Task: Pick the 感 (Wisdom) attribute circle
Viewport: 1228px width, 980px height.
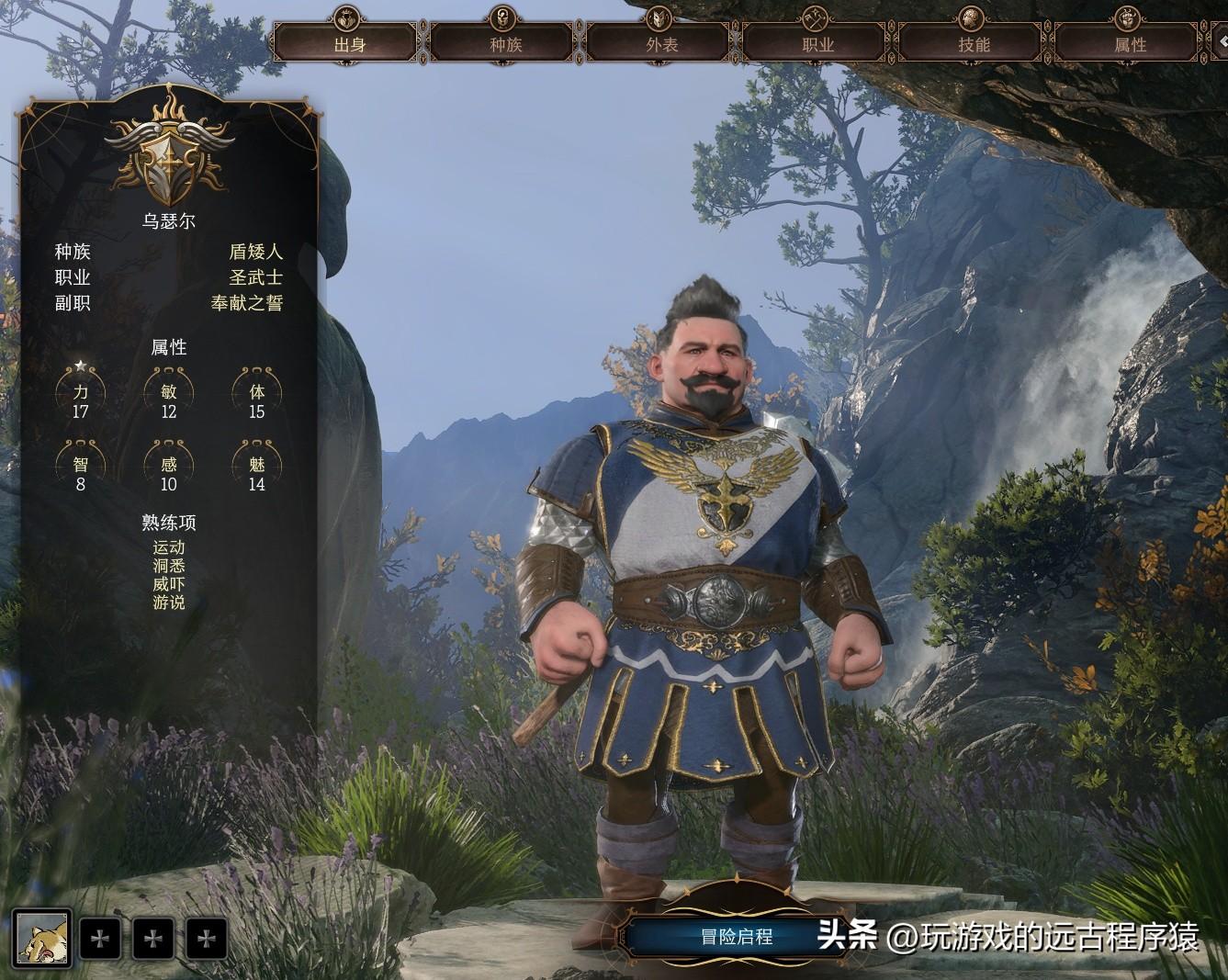Action: [x=169, y=467]
